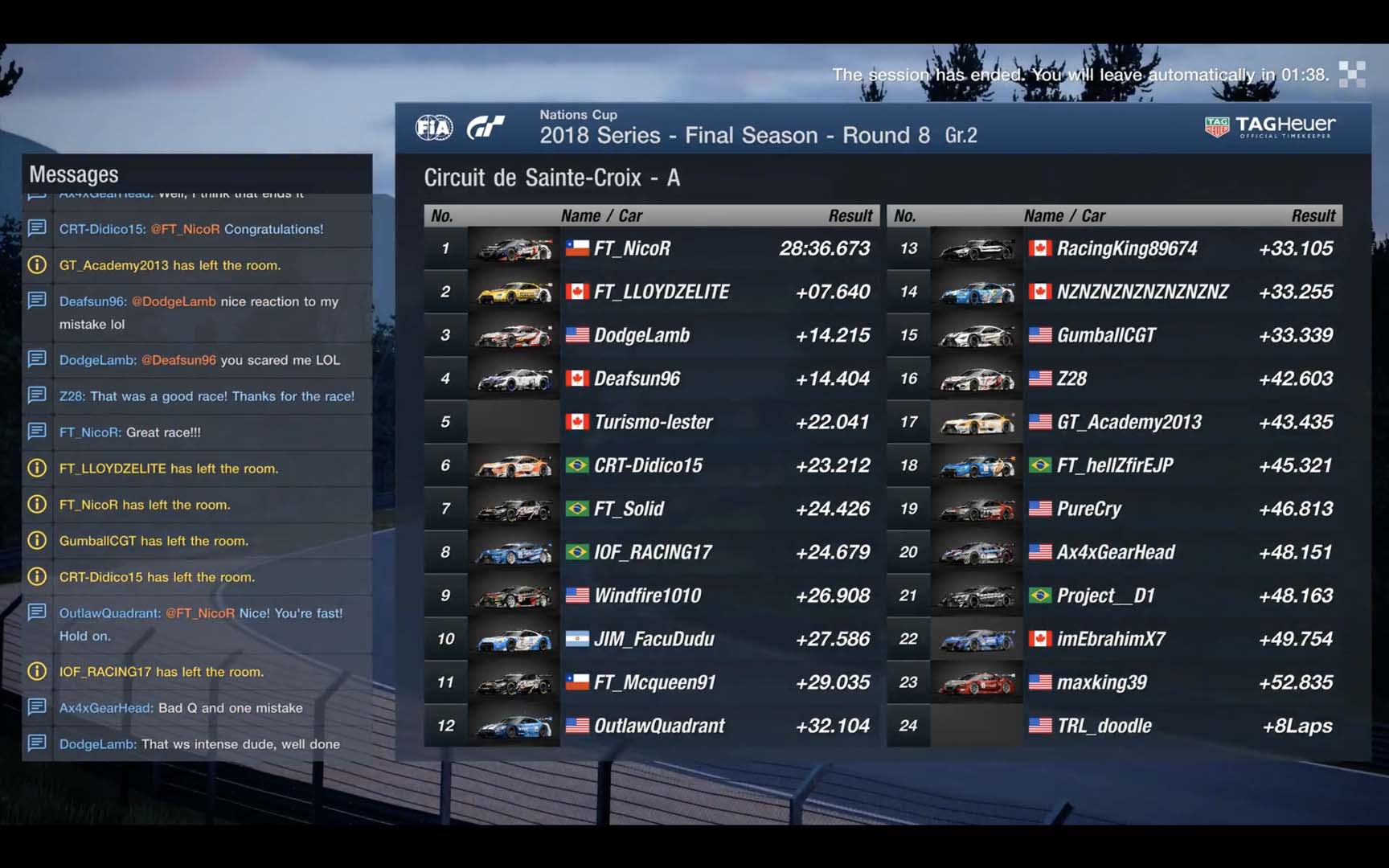Select OutlawQuadrant's twelfth-place result row
This screenshot has height=868, width=1389.
(x=651, y=726)
